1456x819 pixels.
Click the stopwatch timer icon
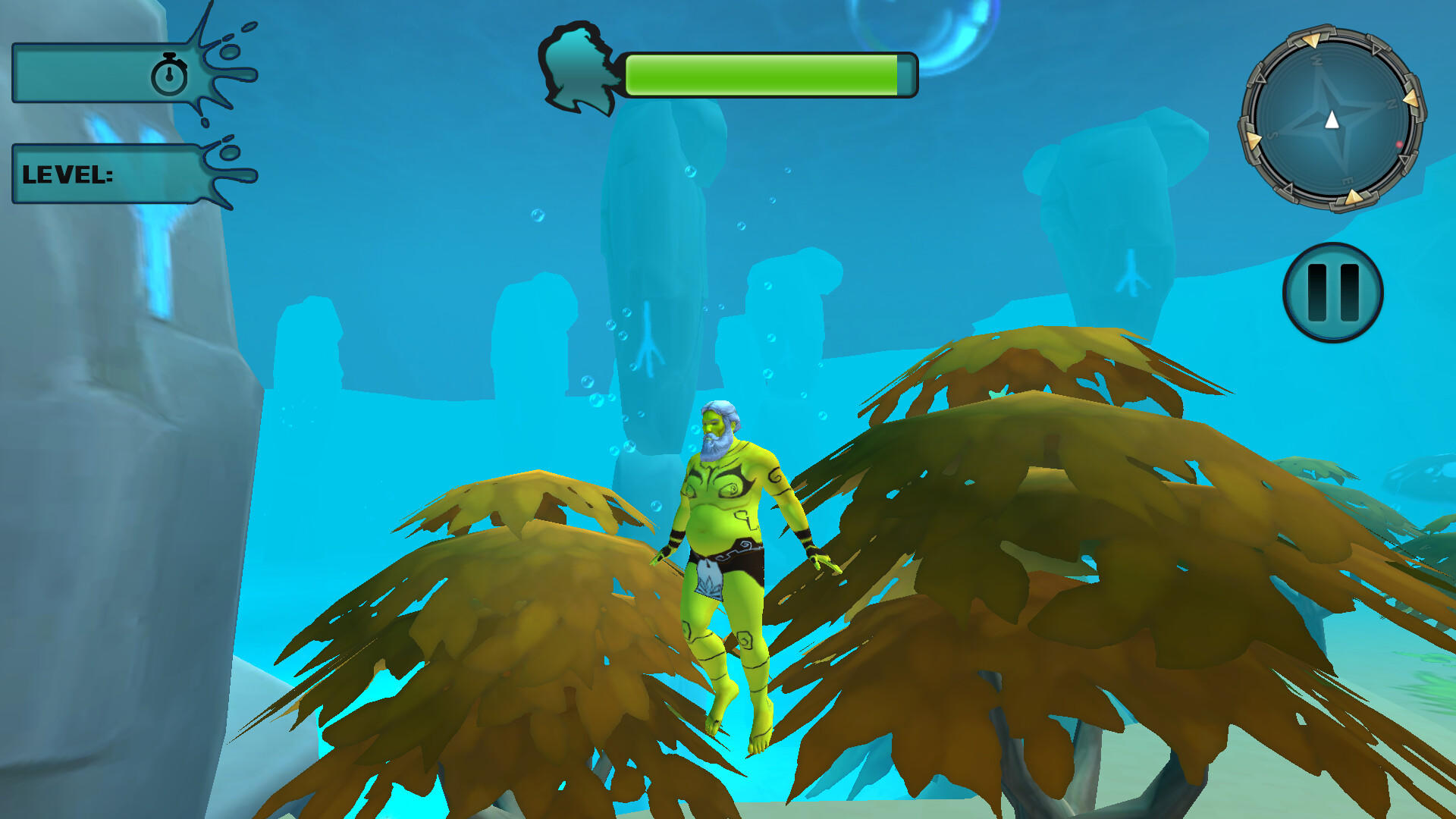pos(171,74)
